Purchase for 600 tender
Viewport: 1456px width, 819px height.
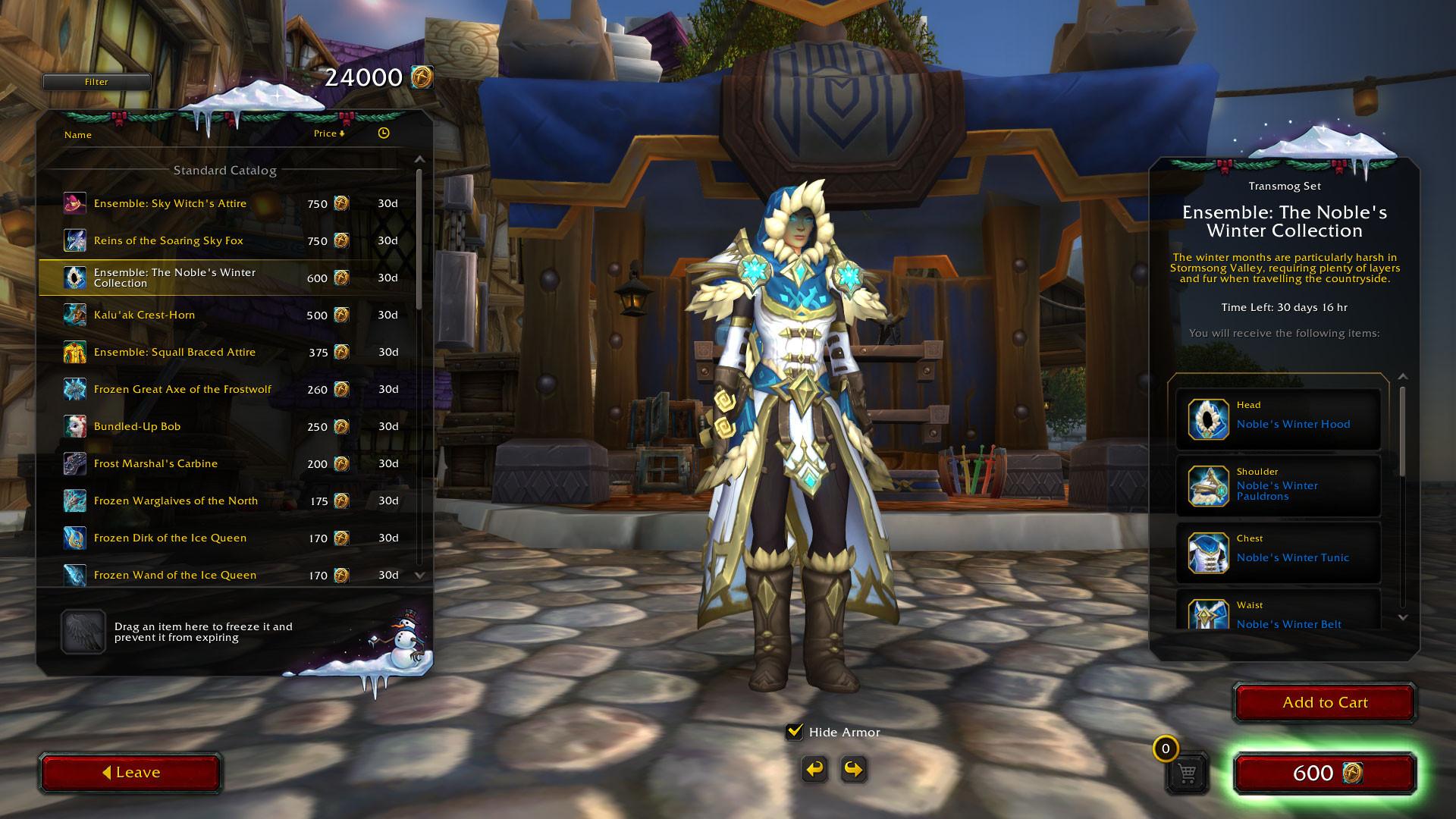(1325, 773)
